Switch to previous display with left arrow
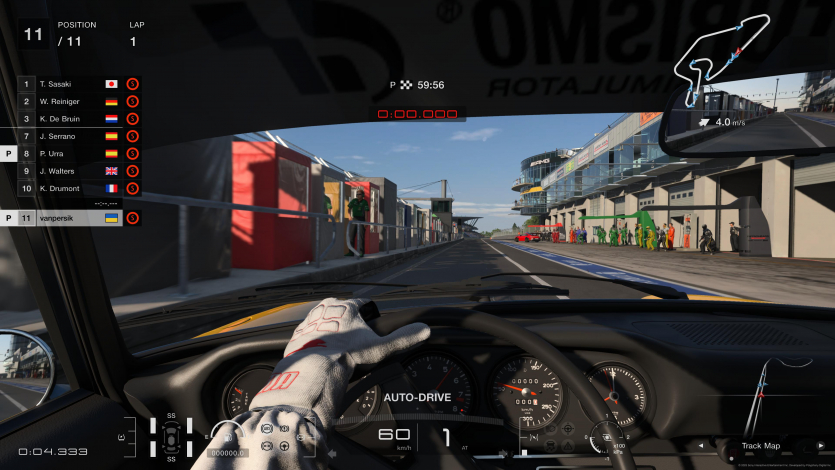This screenshot has height=470, width=835. [x=699, y=446]
